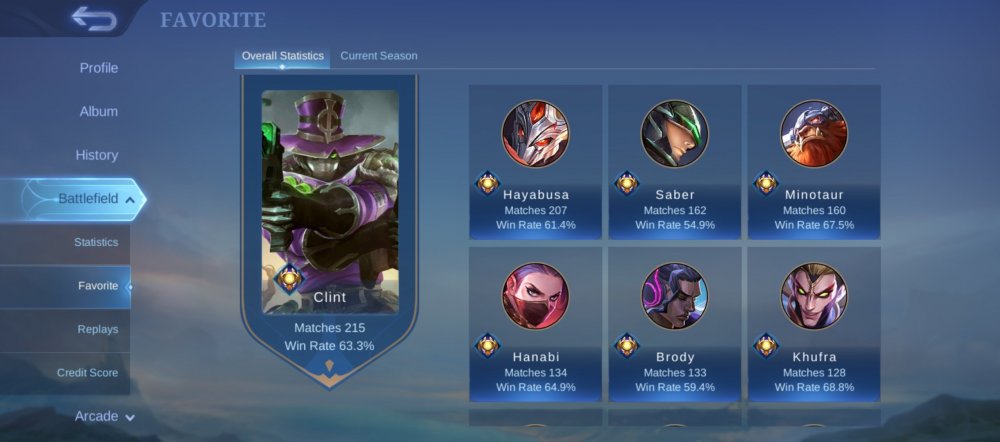Select the Brody hero card
This screenshot has width=1000, height=442.
click(x=675, y=324)
